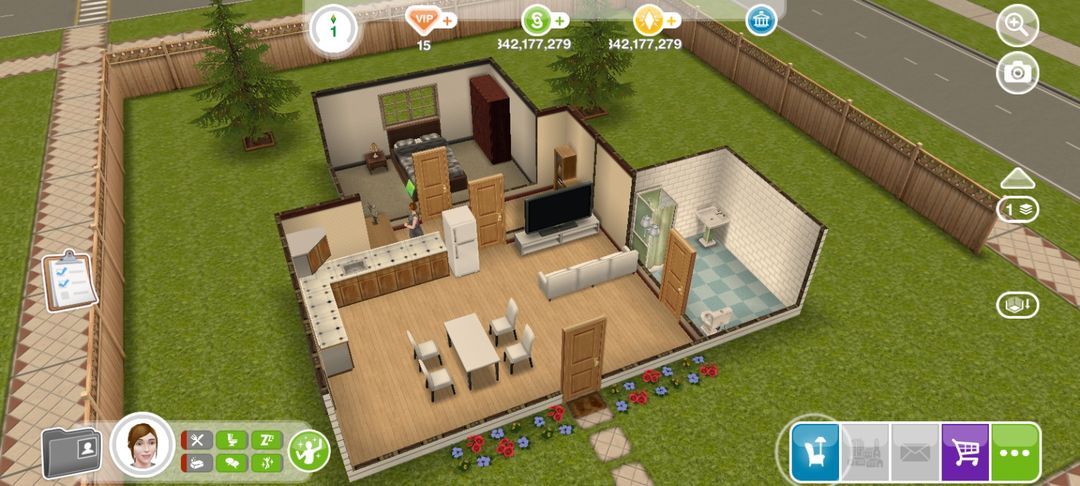Viewport: 1080px width, 486px height.
Task: Open the camera snapshot mode
Action: pyautogui.click(x=1018, y=73)
